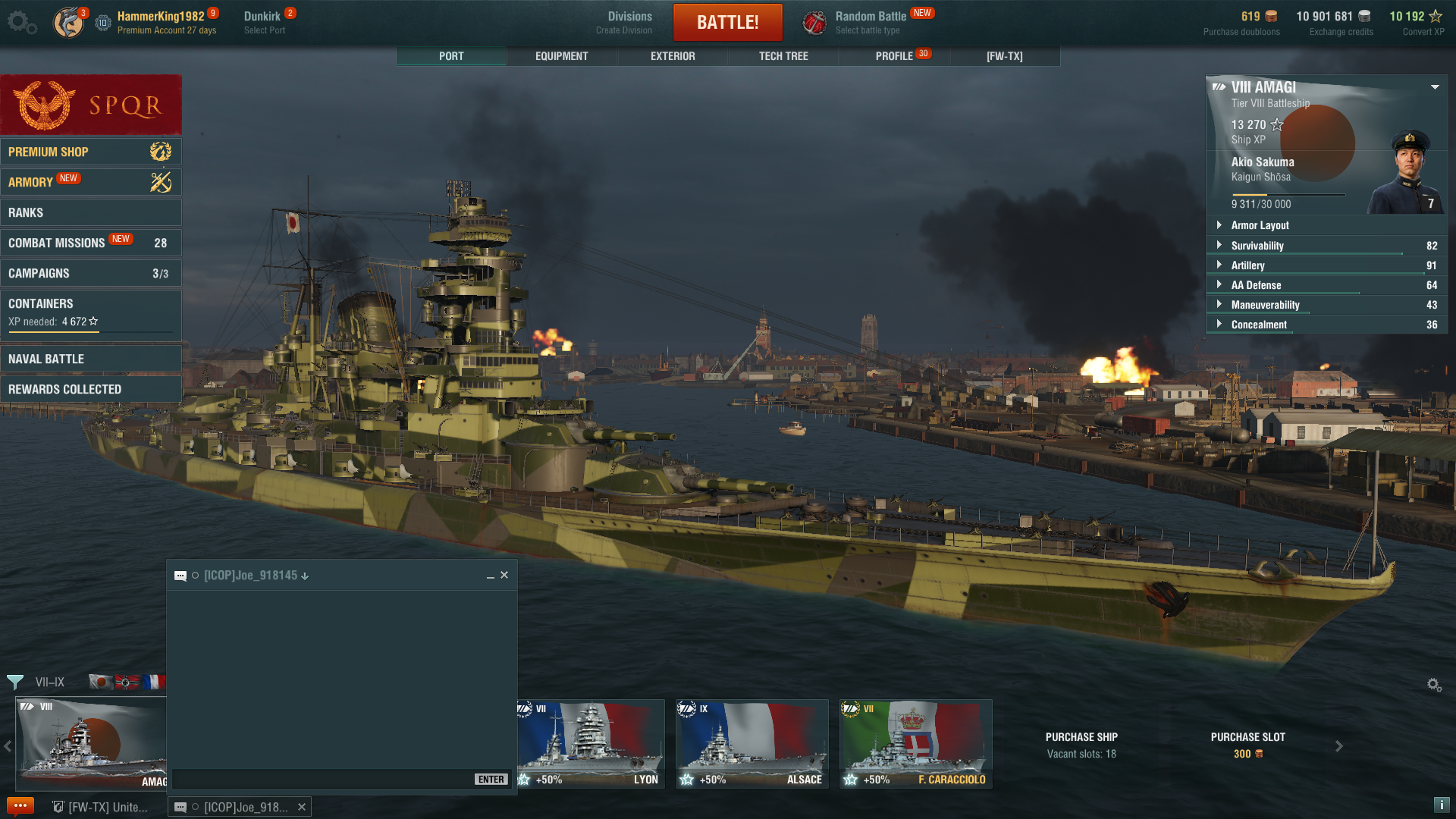Purchase a new ship slot
Image resolution: width=1456 pixels, height=819 pixels.
1247,745
